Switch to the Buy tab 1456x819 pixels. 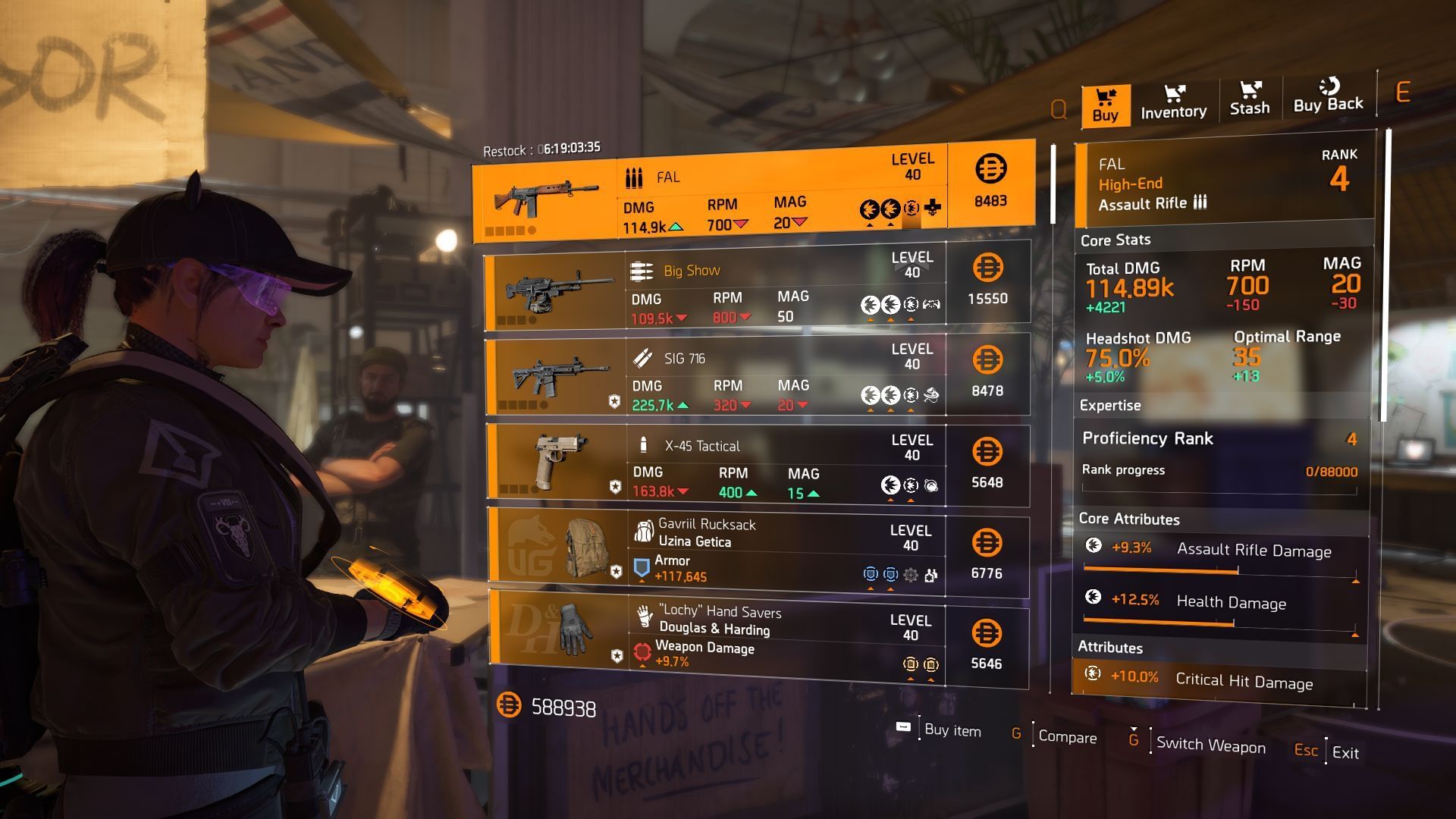pos(1105,105)
